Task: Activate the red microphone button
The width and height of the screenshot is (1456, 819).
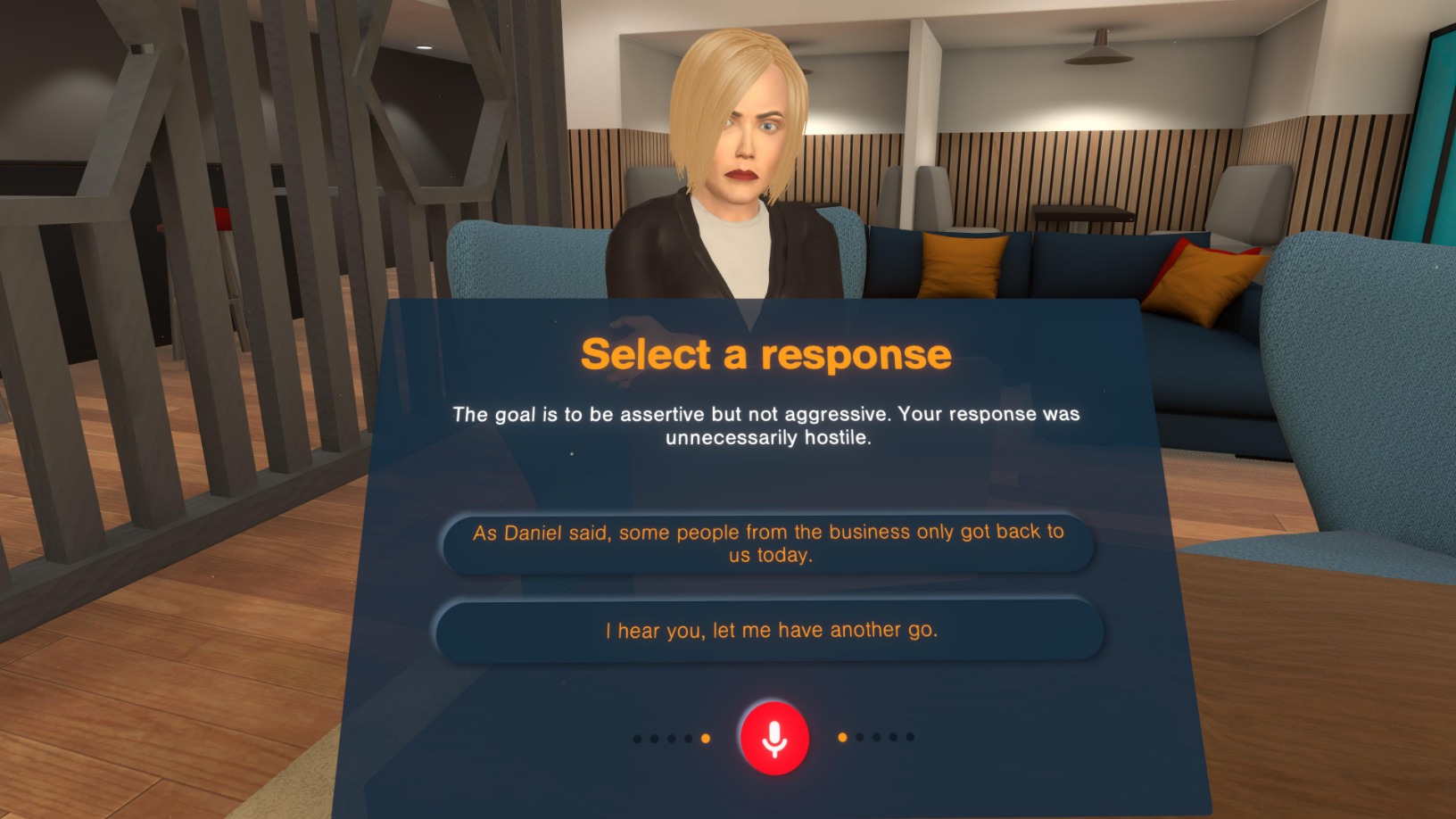Action: [x=774, y=738]
